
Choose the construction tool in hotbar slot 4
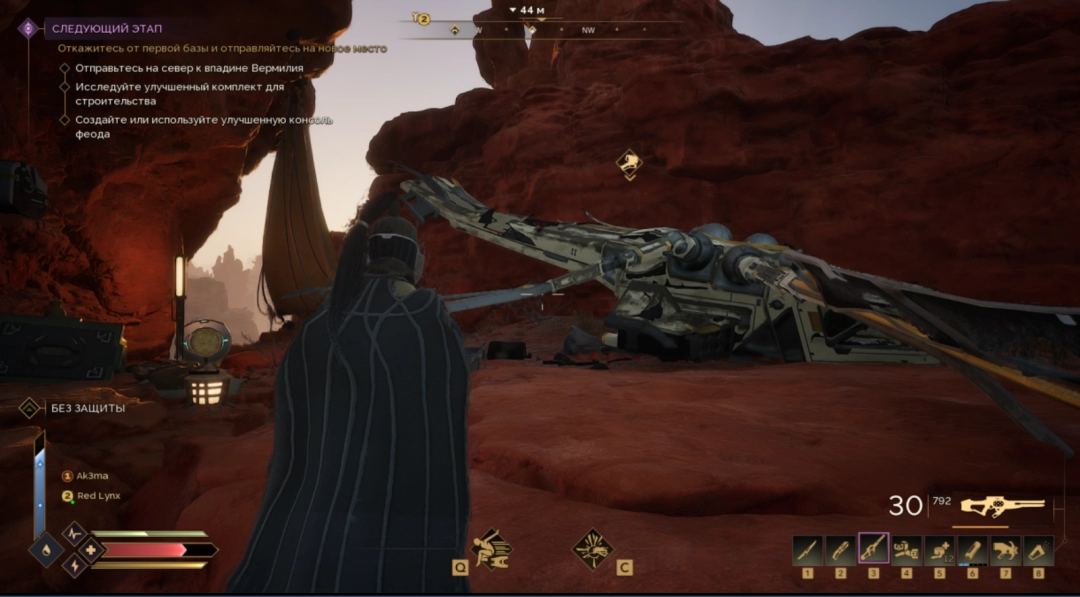tap(907, 550)
